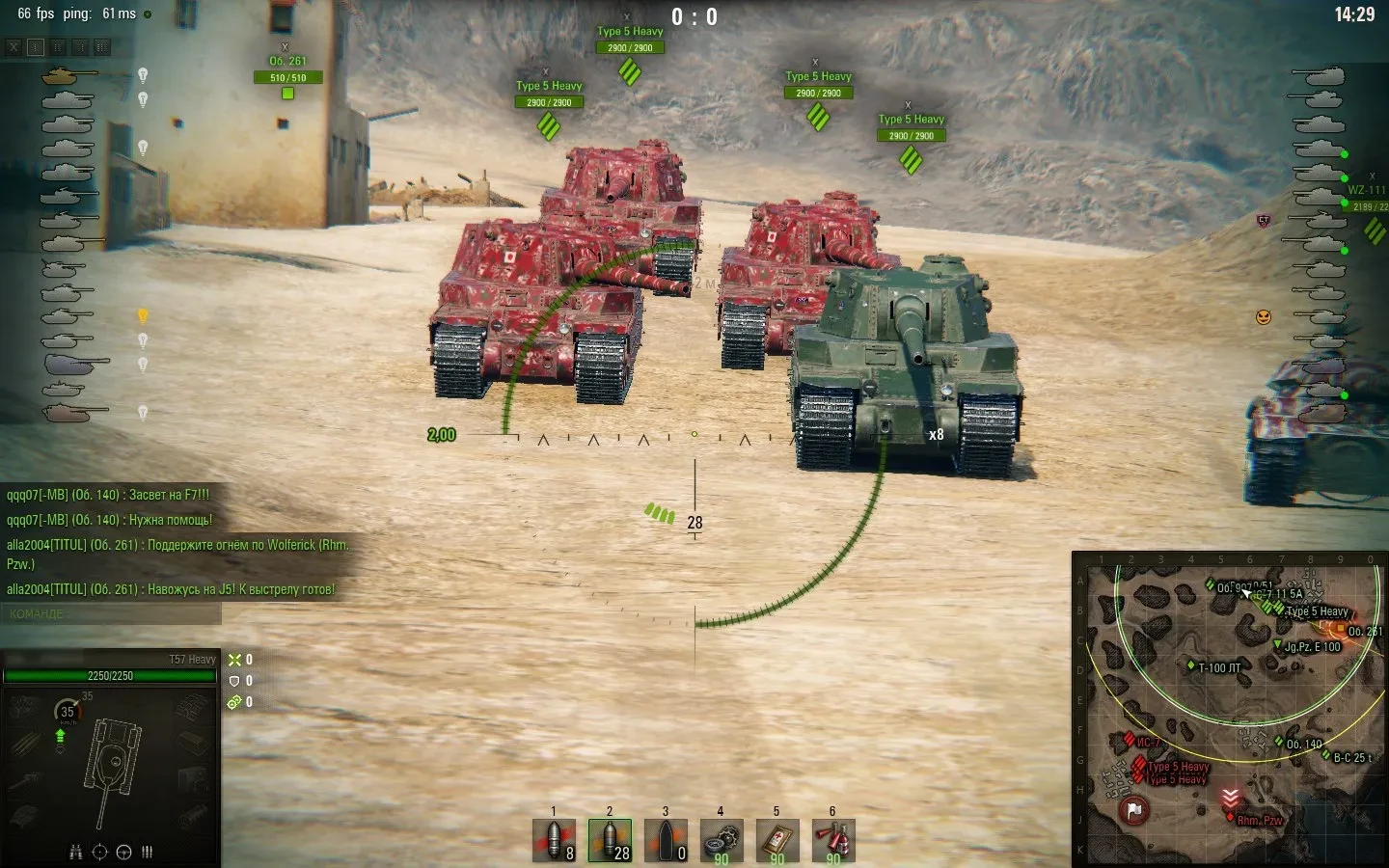Click alla2004's message about aiming at J5
The height and width of the screenshot is (868, 1389).
[170, 588]
